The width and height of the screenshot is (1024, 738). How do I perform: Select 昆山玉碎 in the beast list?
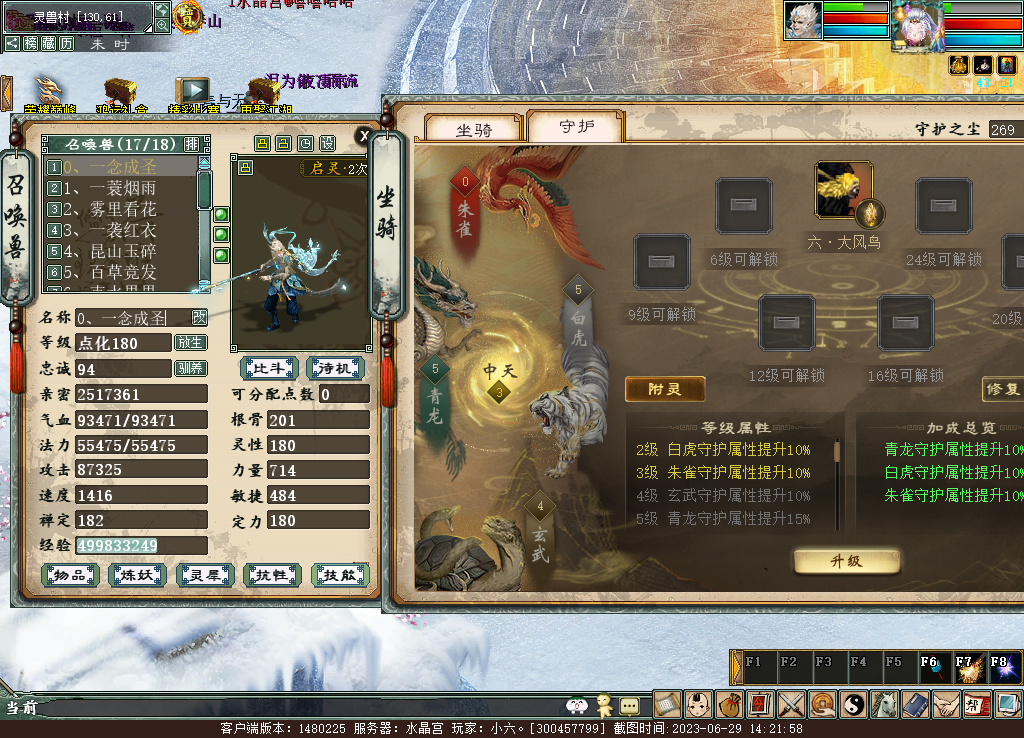point(121,251)
